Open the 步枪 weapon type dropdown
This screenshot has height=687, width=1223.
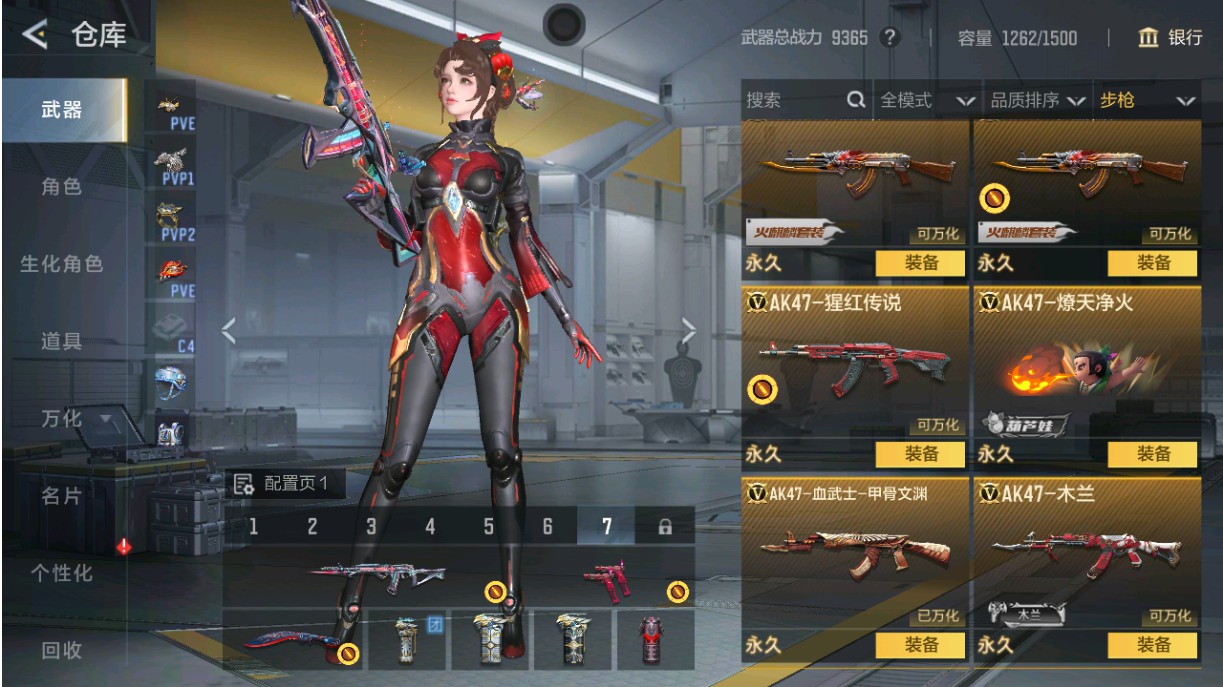coord(1146,100)
